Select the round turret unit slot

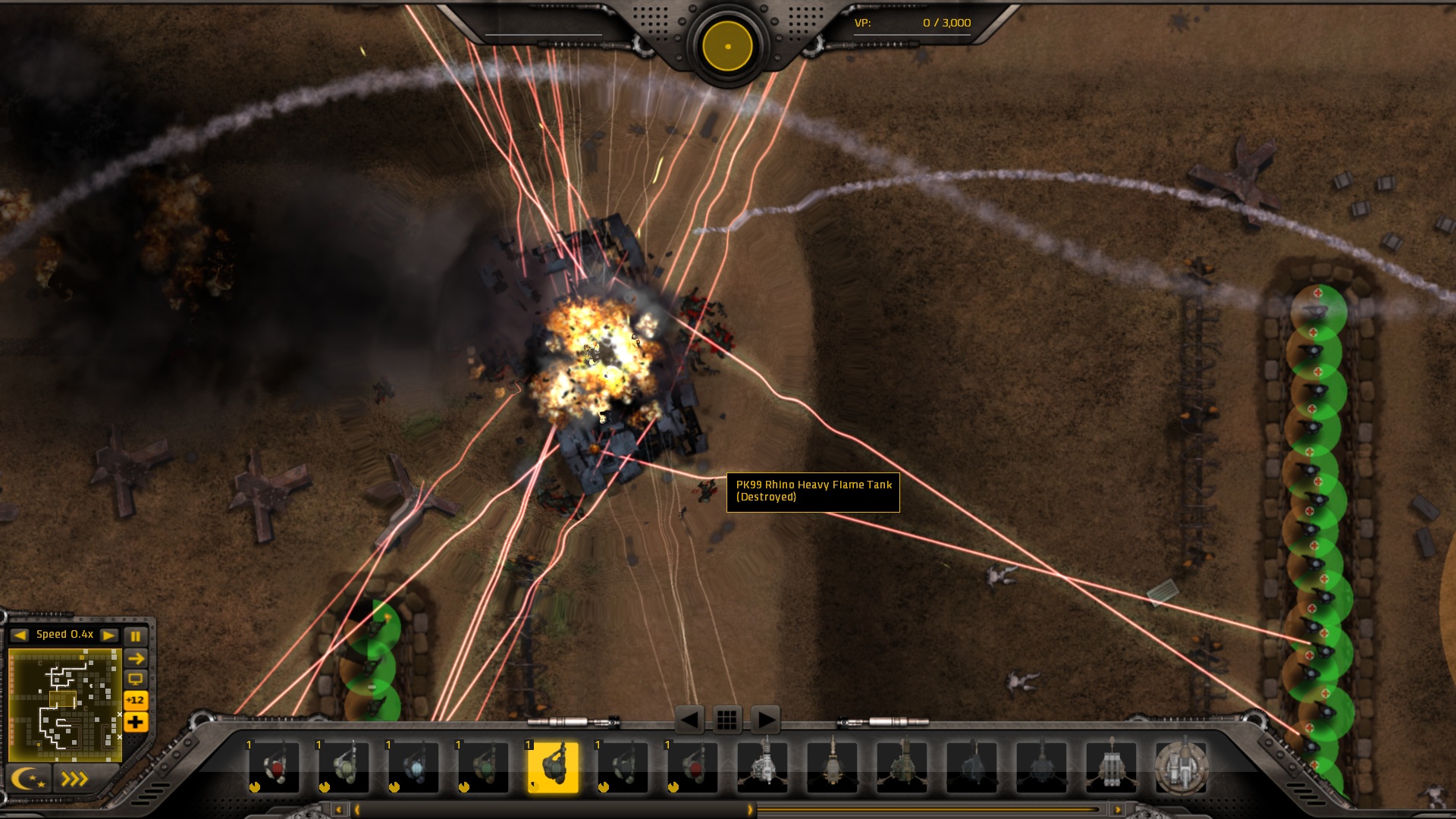[x=1181, y=767]
